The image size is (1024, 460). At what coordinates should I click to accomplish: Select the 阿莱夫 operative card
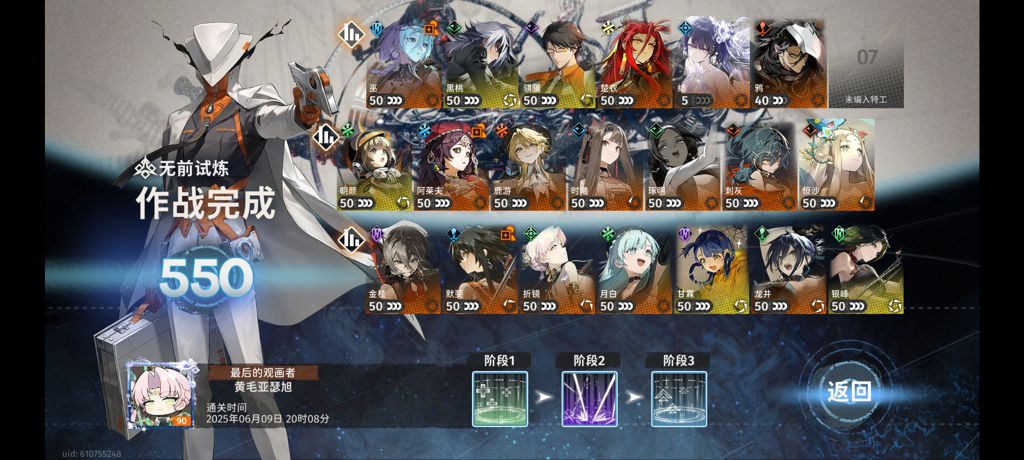click(x=452, y=167)
